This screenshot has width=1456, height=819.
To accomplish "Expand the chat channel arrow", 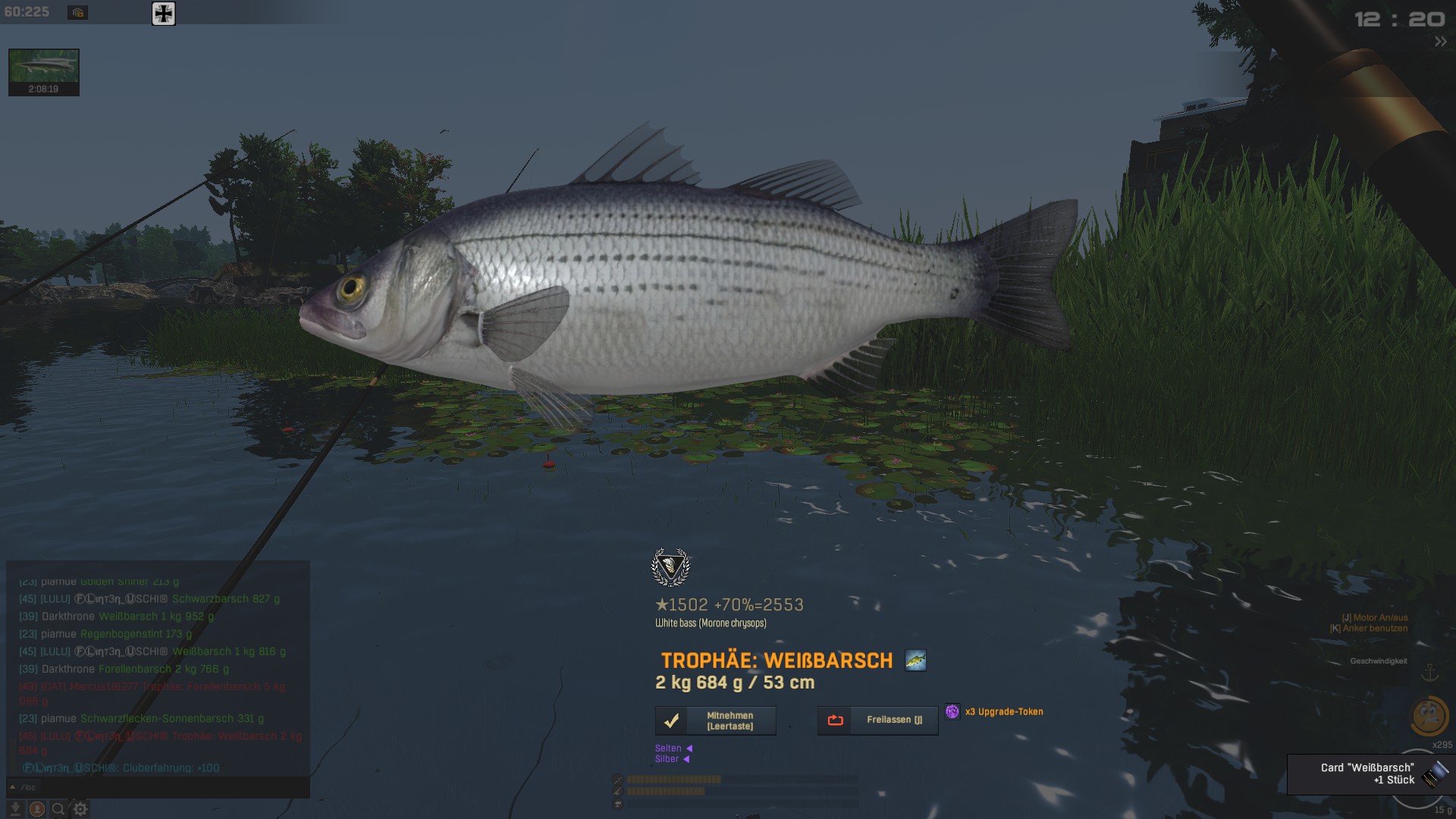I will pyautogui.click(x=12, y=787).
